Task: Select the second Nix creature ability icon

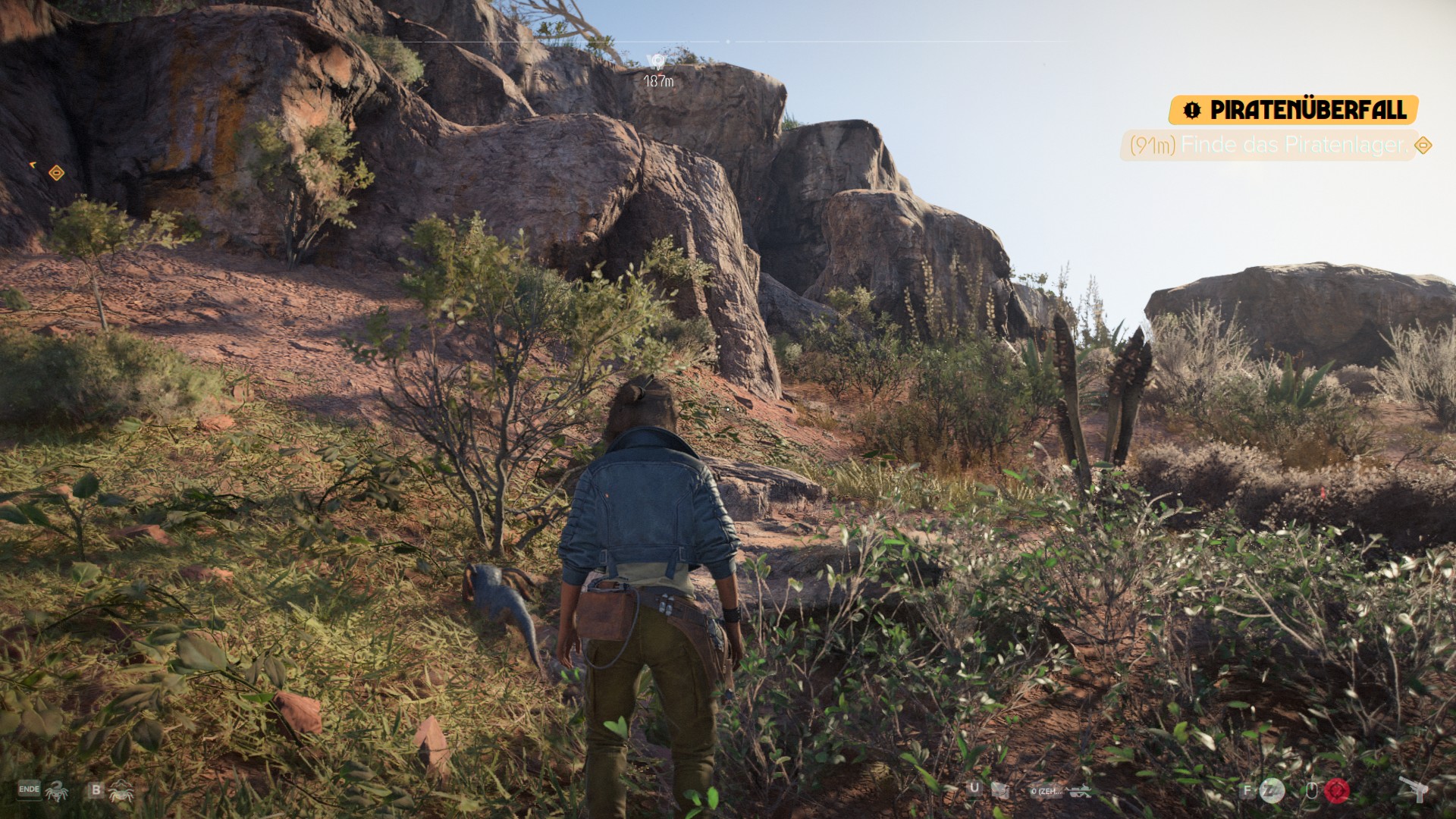Action: (121, 791)
